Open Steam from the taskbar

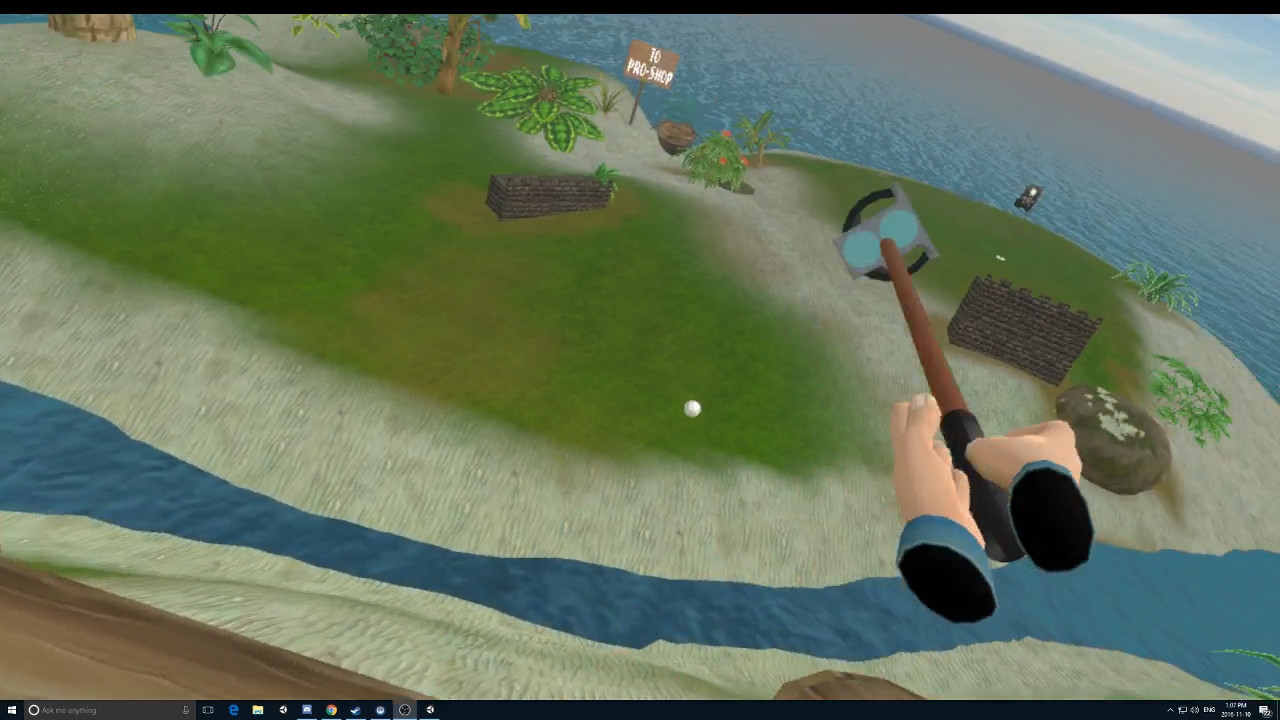coord(355,710)
